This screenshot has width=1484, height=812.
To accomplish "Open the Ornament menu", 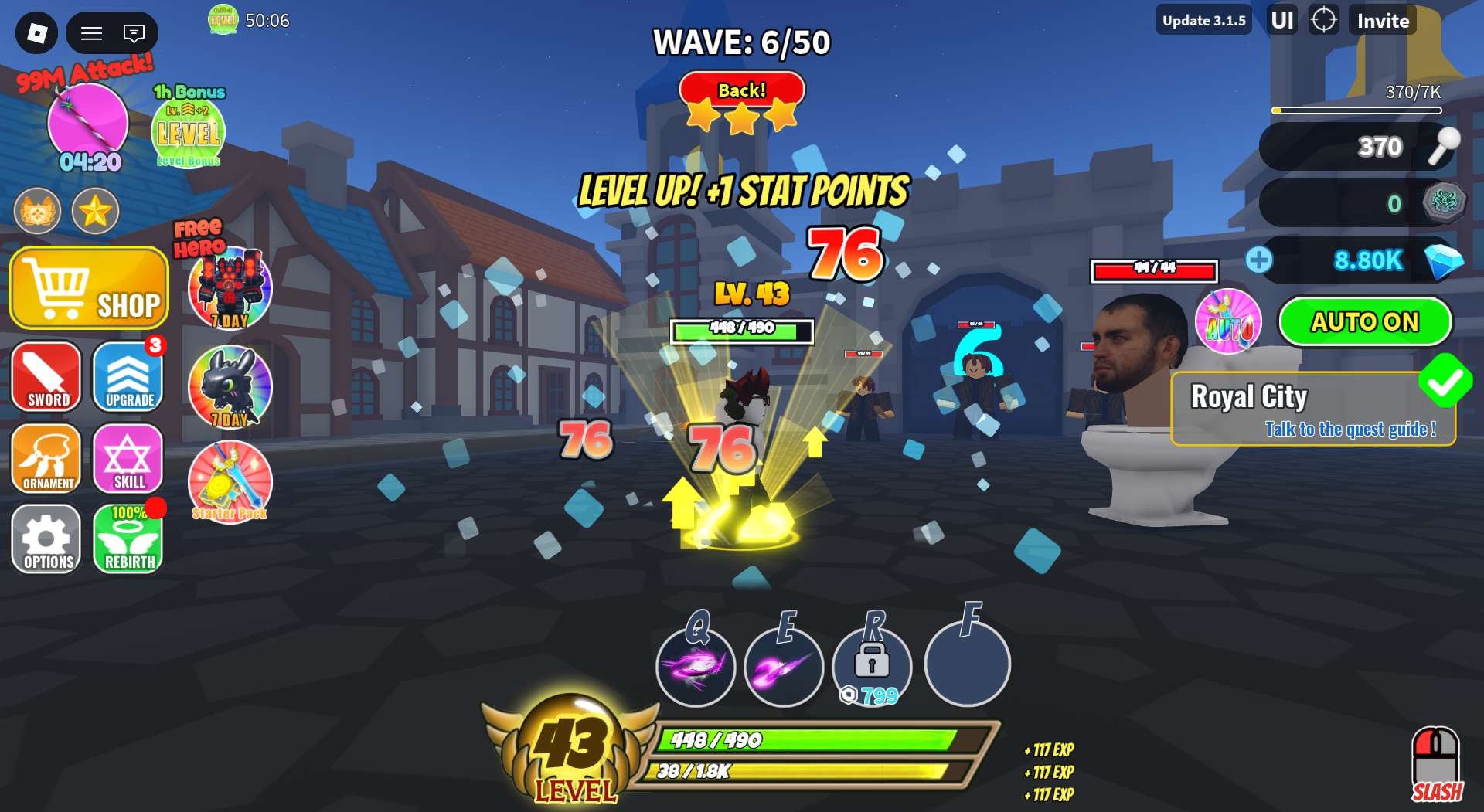I will pos(47,459).
